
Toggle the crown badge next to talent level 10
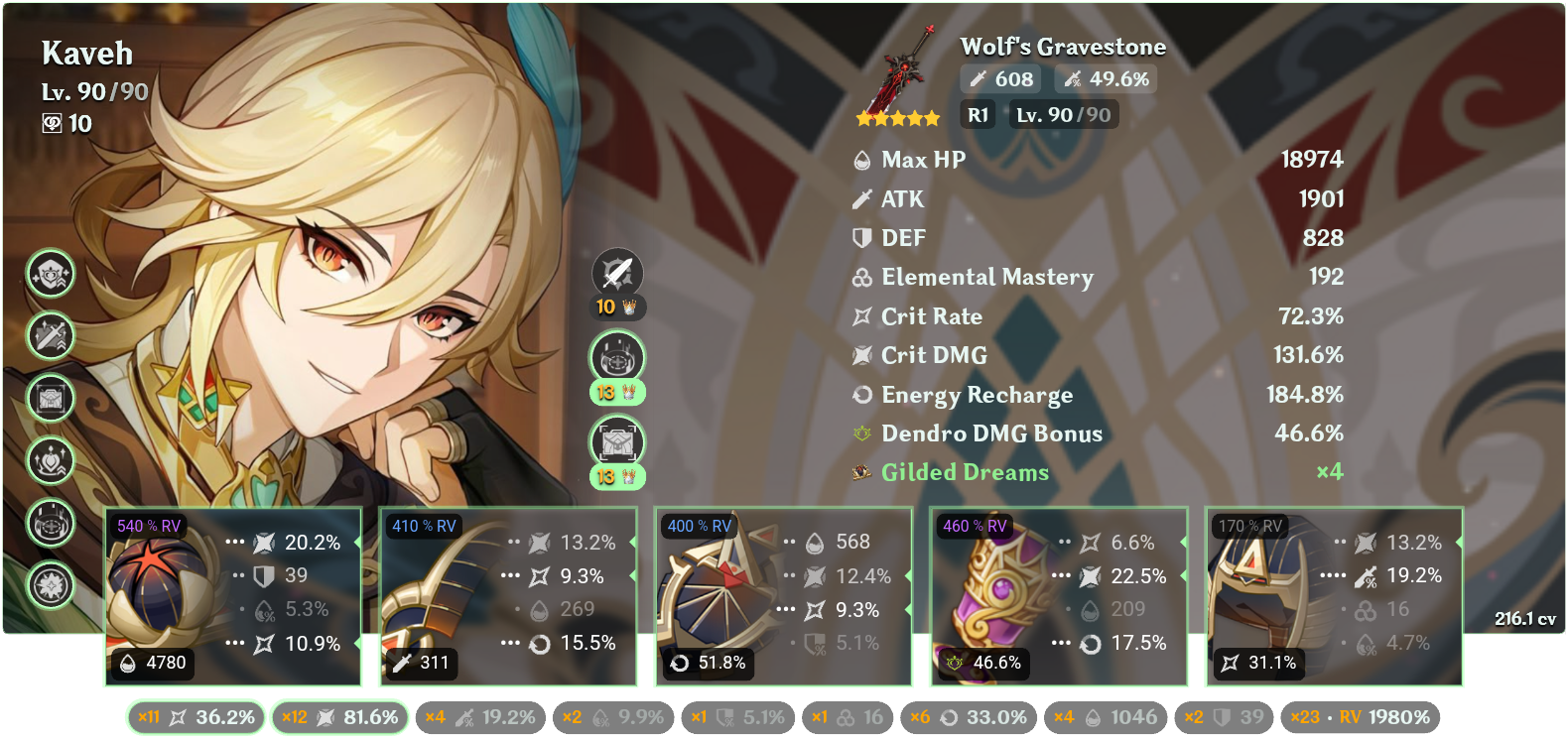pyautogui.click(x=627, y=308)
